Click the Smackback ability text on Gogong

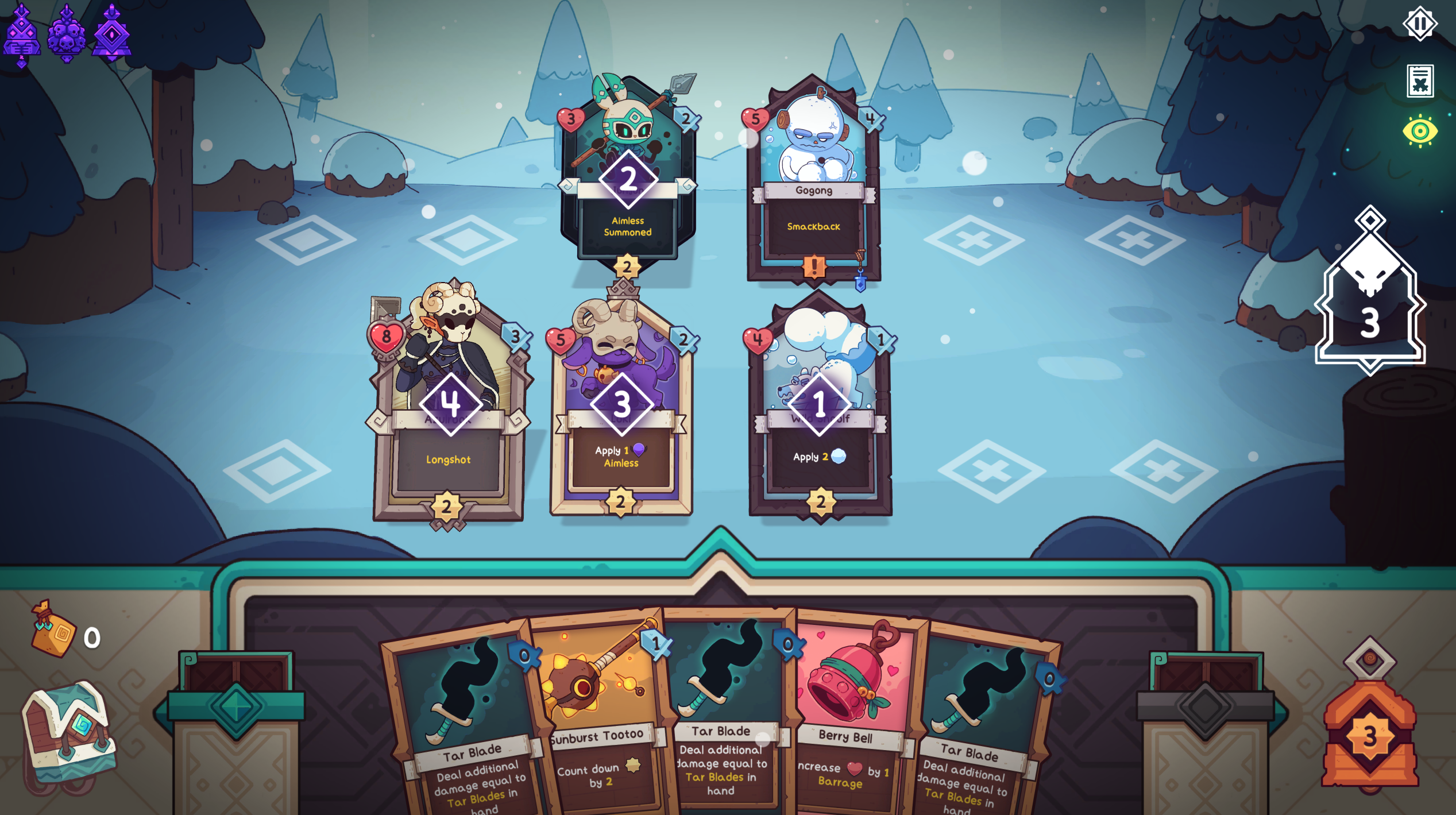(x=814, y=227)
